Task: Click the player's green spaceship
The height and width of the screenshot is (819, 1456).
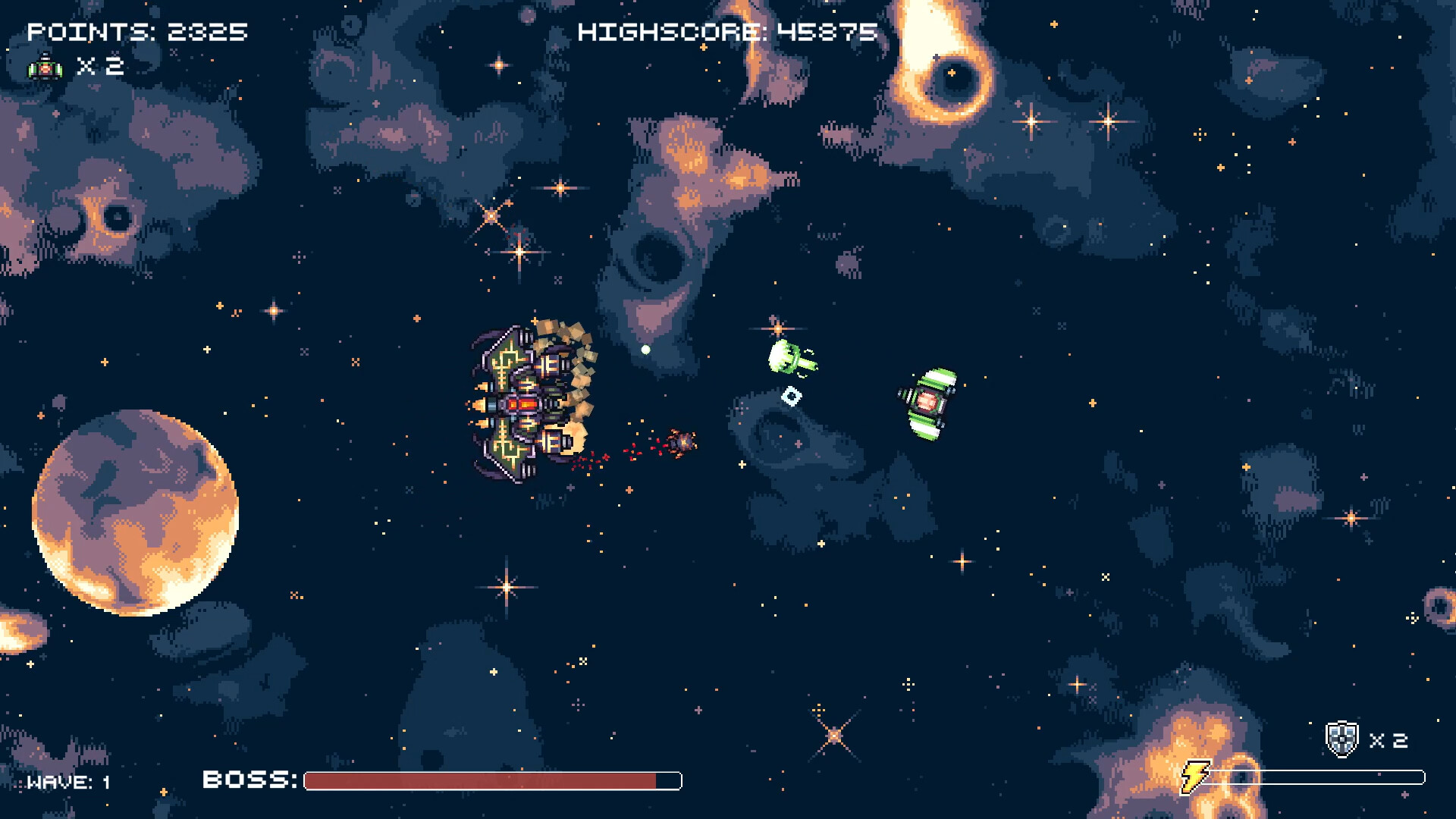Action: coord(927,402)
